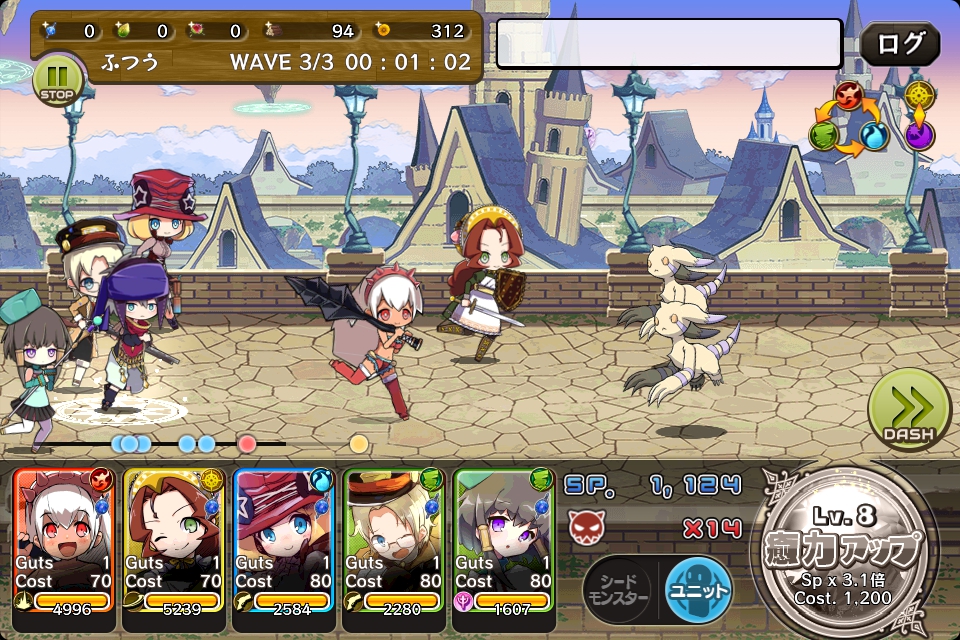Select the white-haired red unit card
Image resolution: width=960 pixels, height=640 pixels.
[63, 540]
